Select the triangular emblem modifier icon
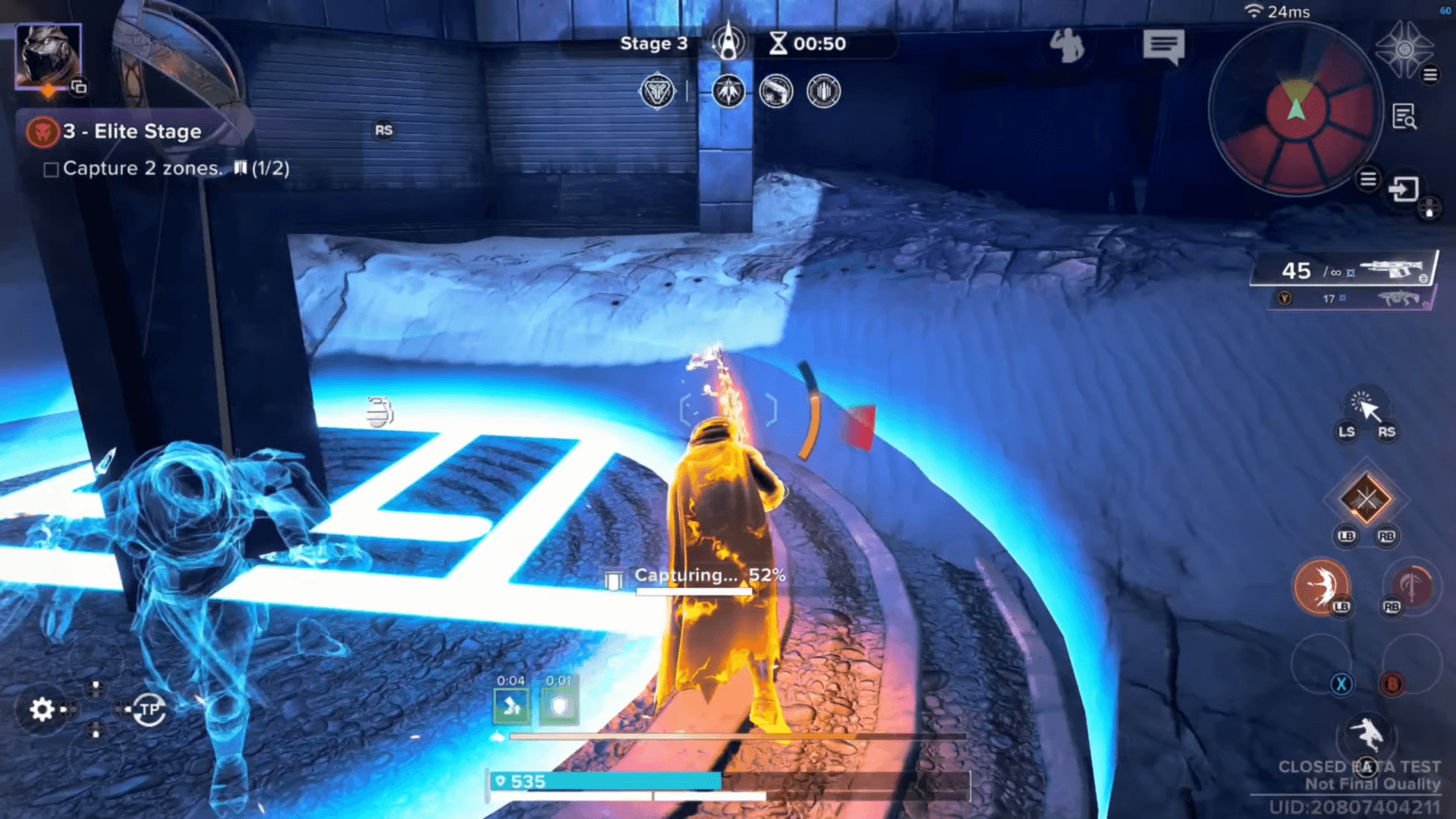1456x819 pixels. tap(657, 92)
